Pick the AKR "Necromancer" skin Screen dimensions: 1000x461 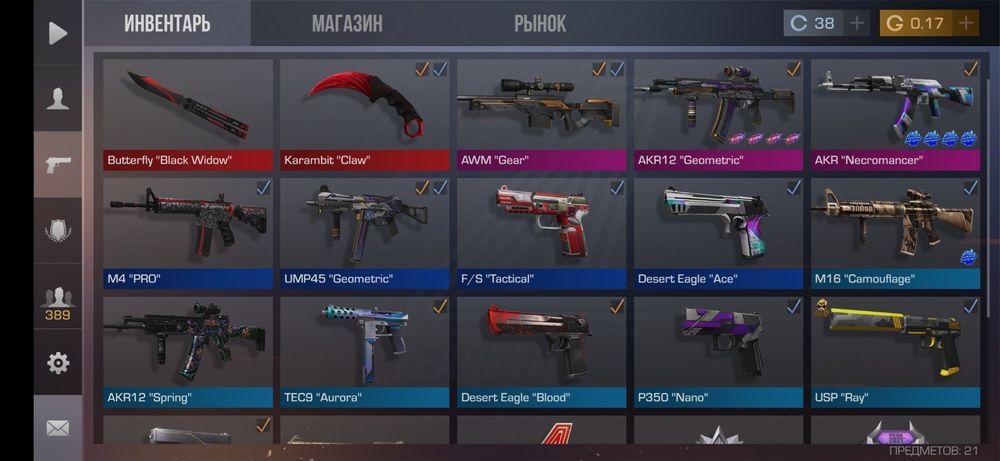point(896,113)
